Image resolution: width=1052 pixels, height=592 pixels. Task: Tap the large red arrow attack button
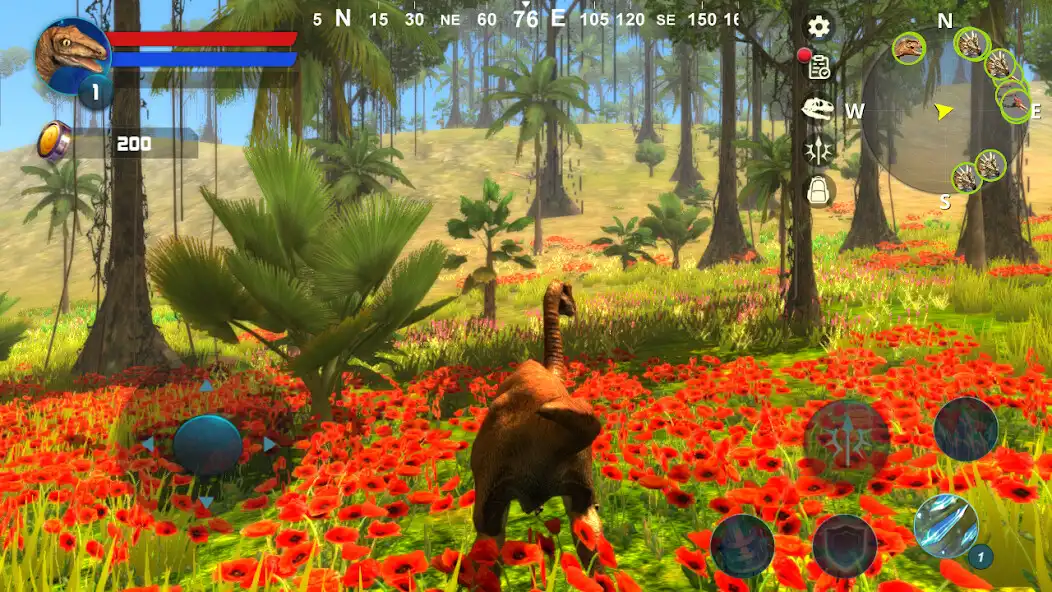pyautogui.click(x=847, y=437)
